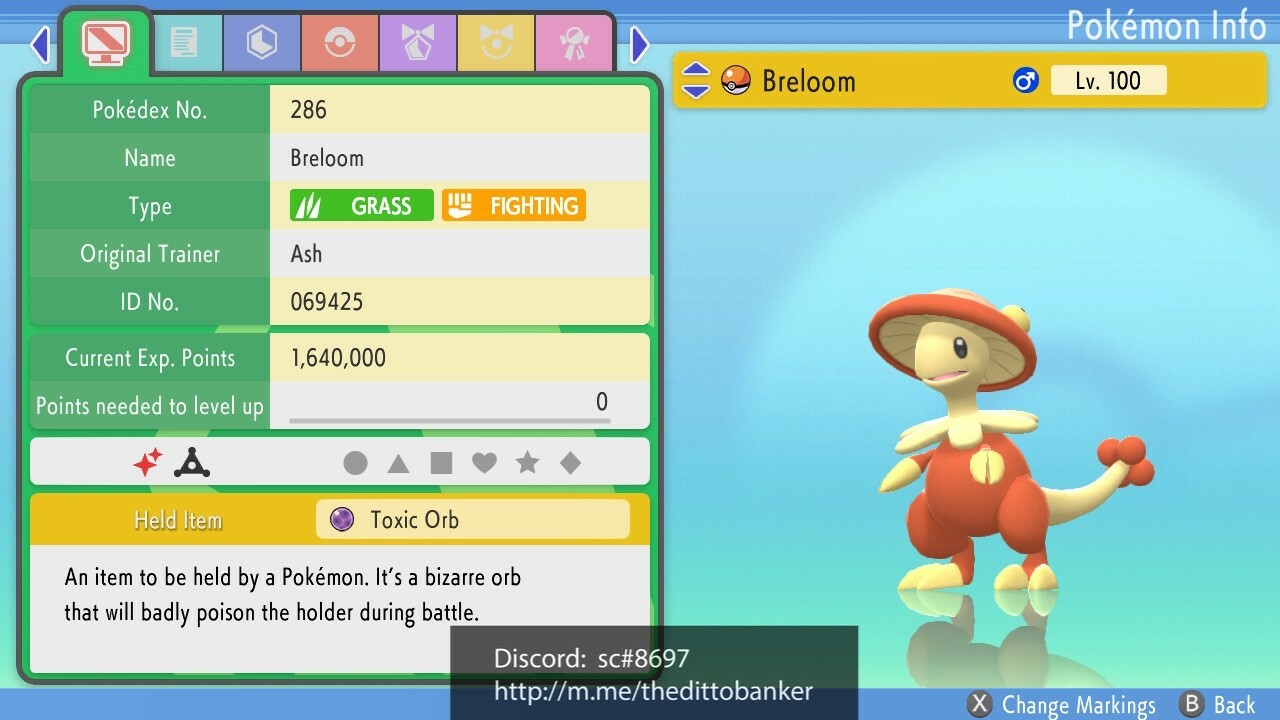
Task: Open the purple bow pentagon tab
Action: (x=418, y=43)
